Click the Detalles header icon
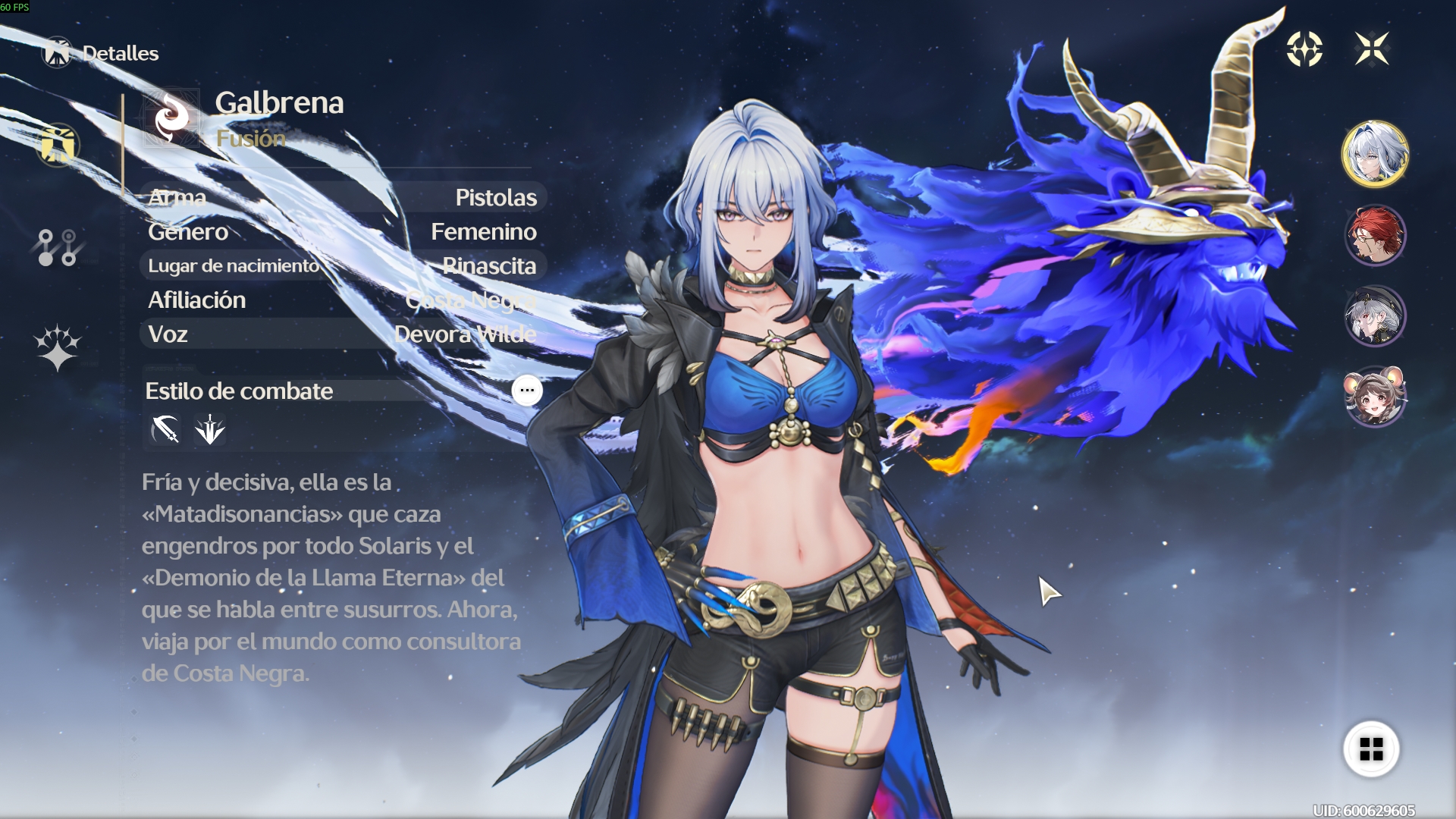The height and width of the screenshot is (819, 1456). [x=57, y=52]
